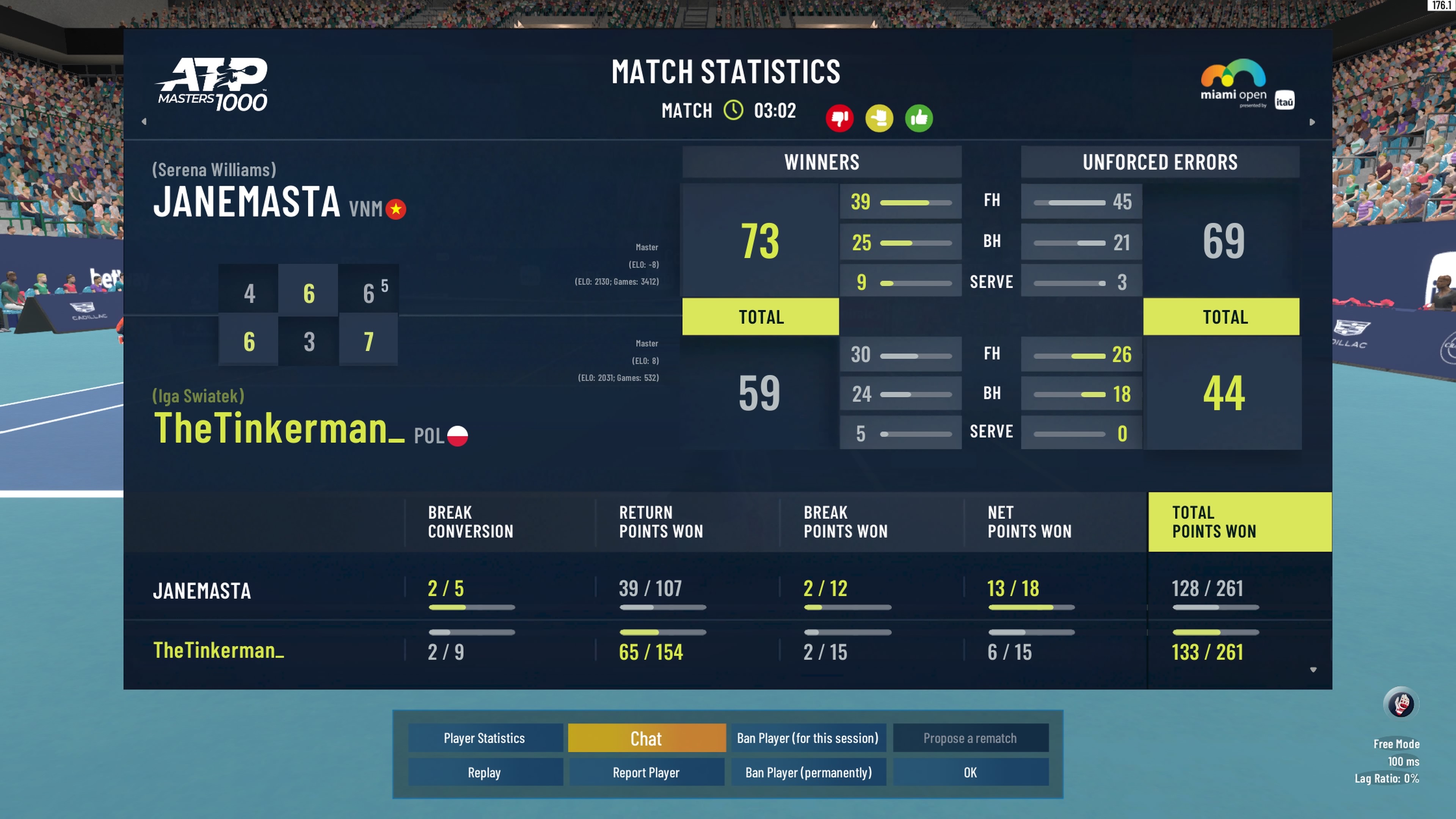The image size is (1456, 819).
Task: Give the red thumbs-down rating
Action: click(839, 118)
